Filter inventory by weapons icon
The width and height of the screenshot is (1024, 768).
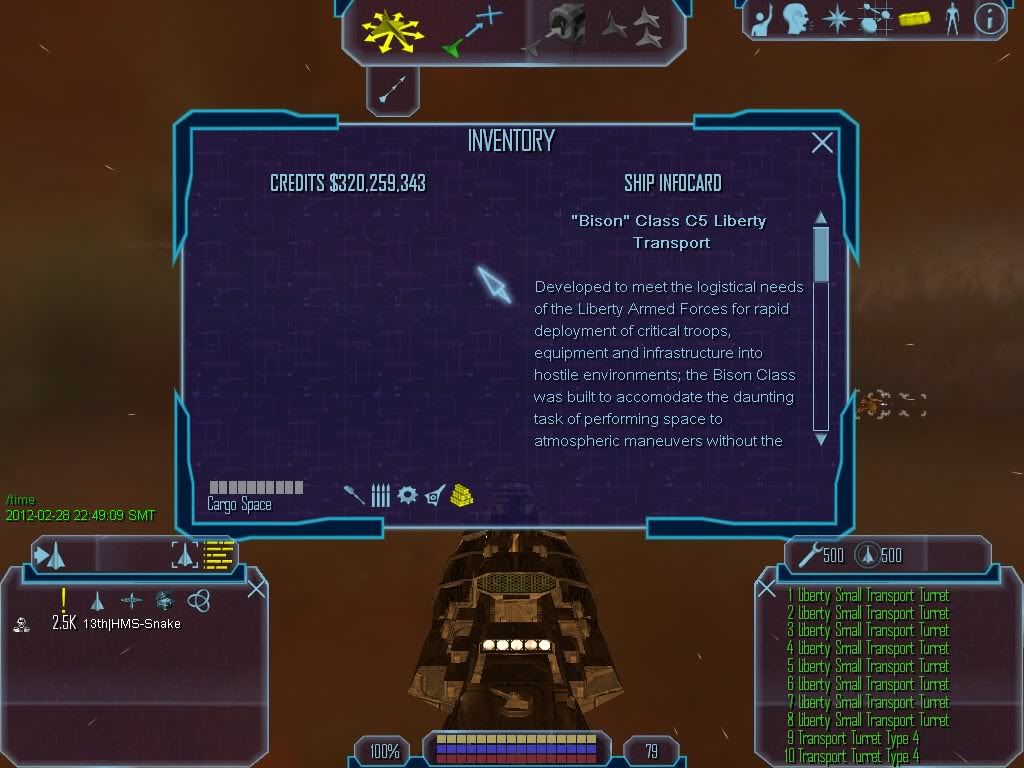pyautogui.click(x=354, y=495)
